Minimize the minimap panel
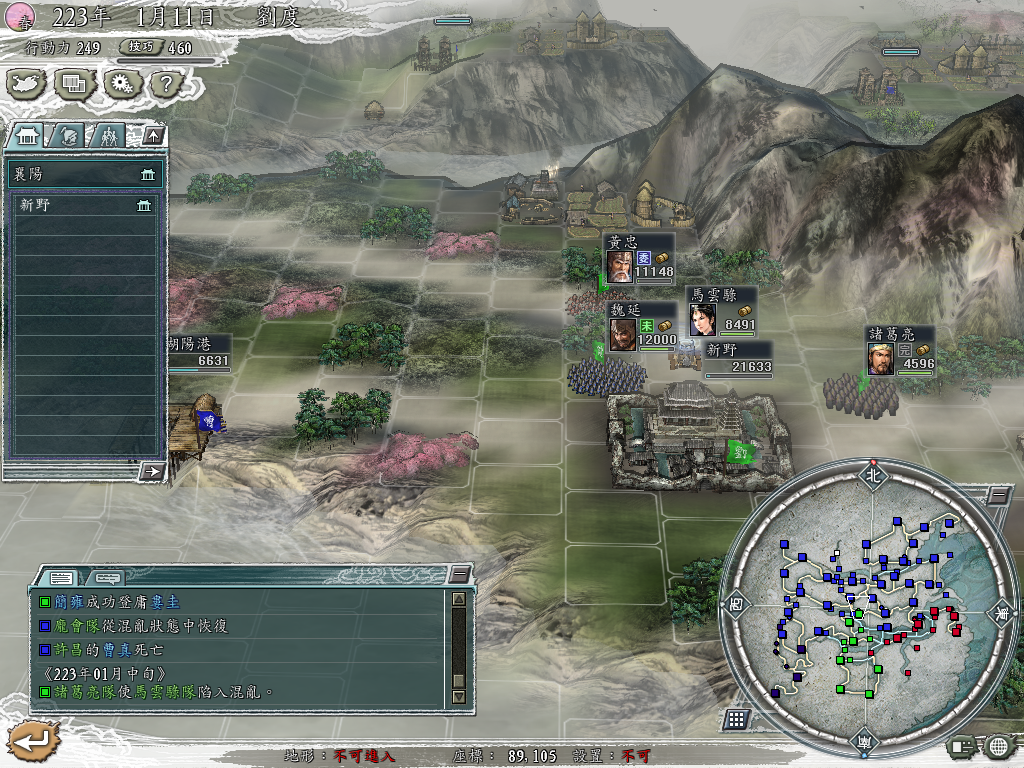The height and width of the screenshot is (768, 1024). [997, 496]
